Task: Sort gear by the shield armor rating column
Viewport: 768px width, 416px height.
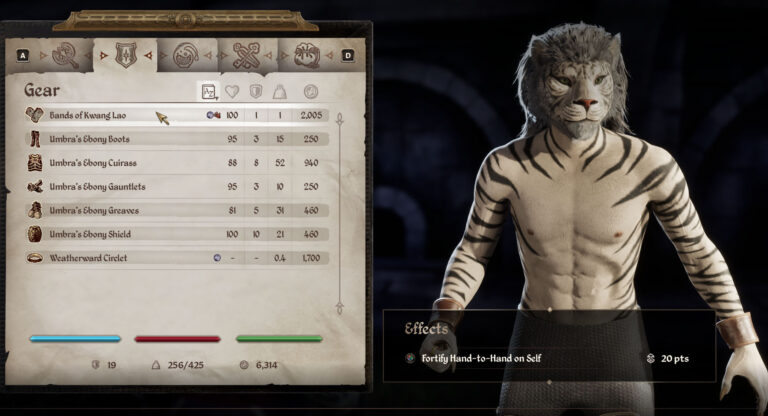Action: point(256,92)
